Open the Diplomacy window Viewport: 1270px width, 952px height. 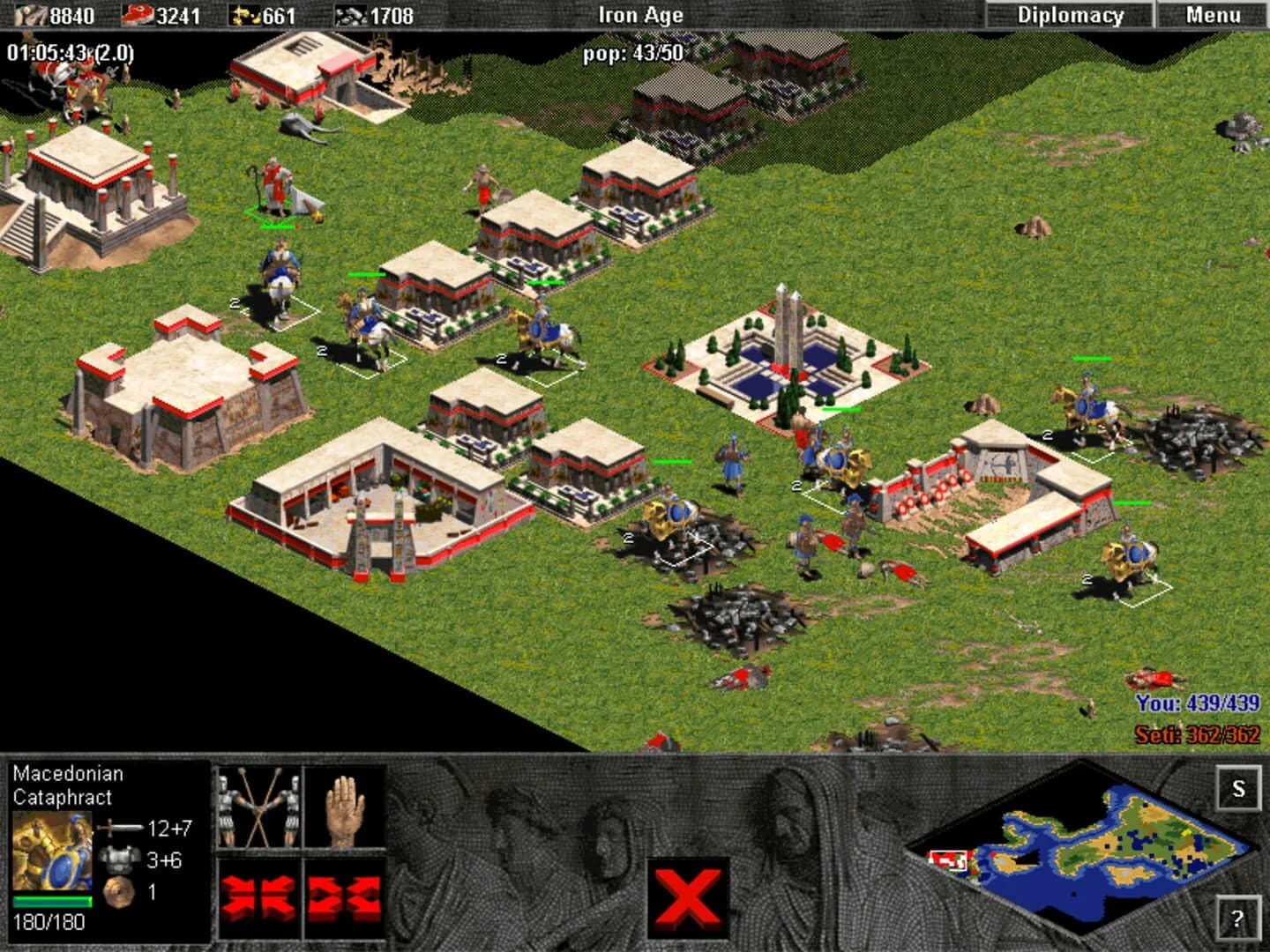[x=1070, y=13]
